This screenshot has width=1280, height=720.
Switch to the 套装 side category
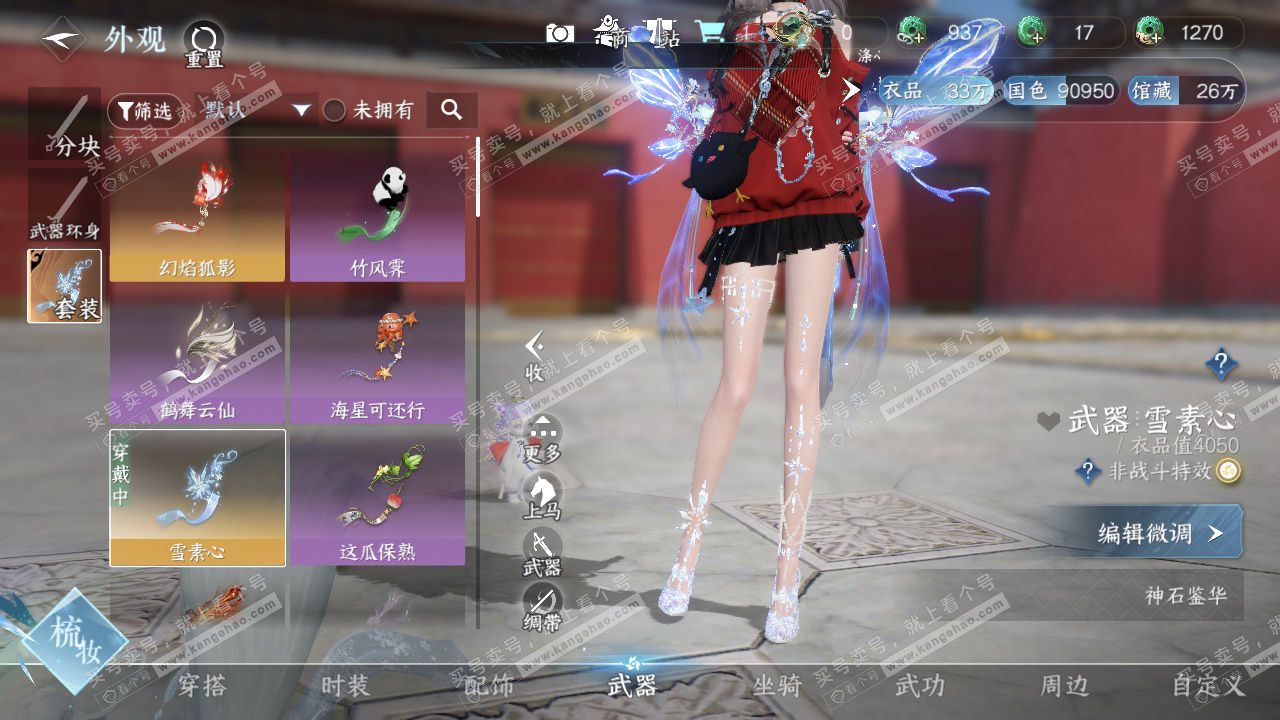(65, 286)
